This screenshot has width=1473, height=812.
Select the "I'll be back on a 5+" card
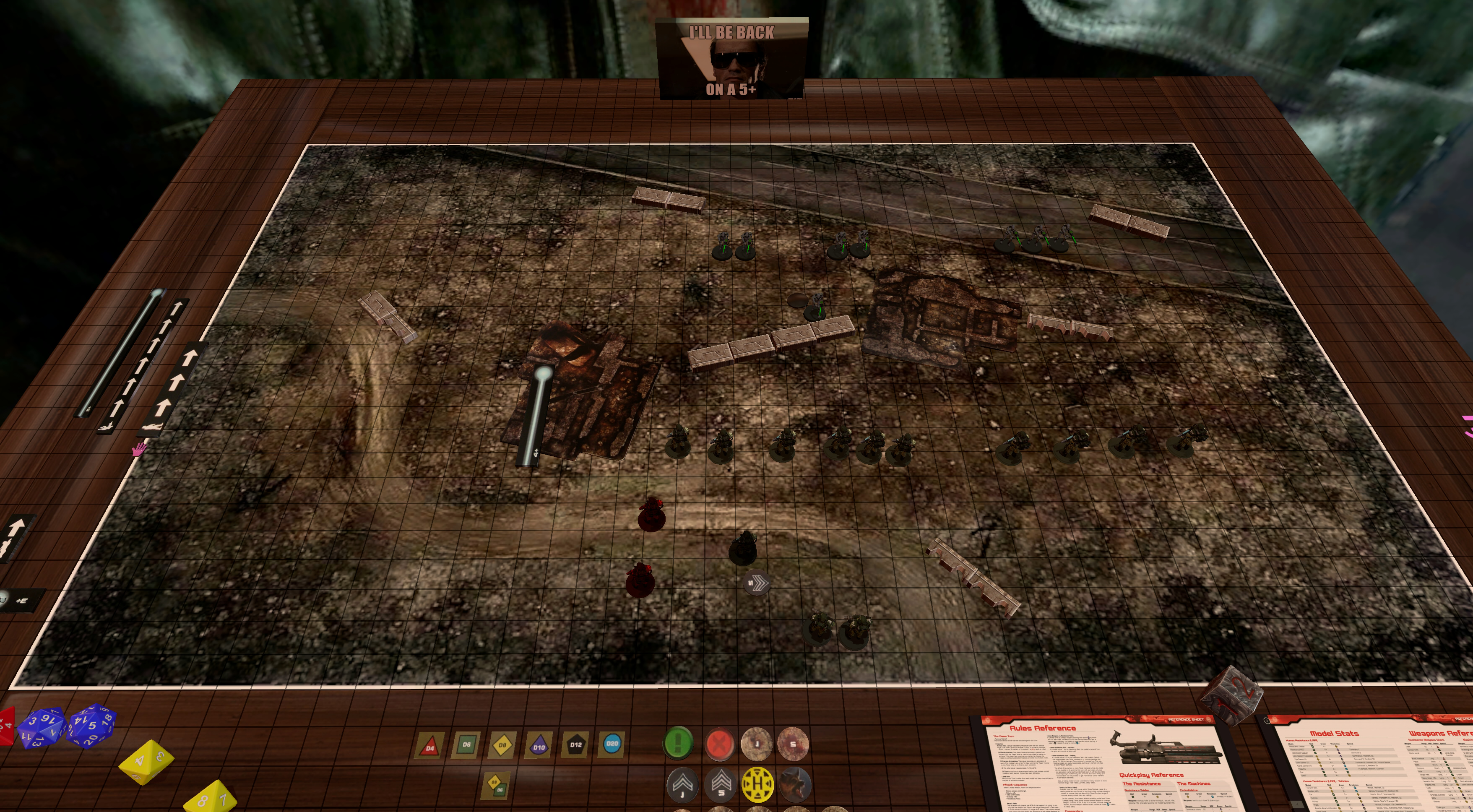point(731,59)
